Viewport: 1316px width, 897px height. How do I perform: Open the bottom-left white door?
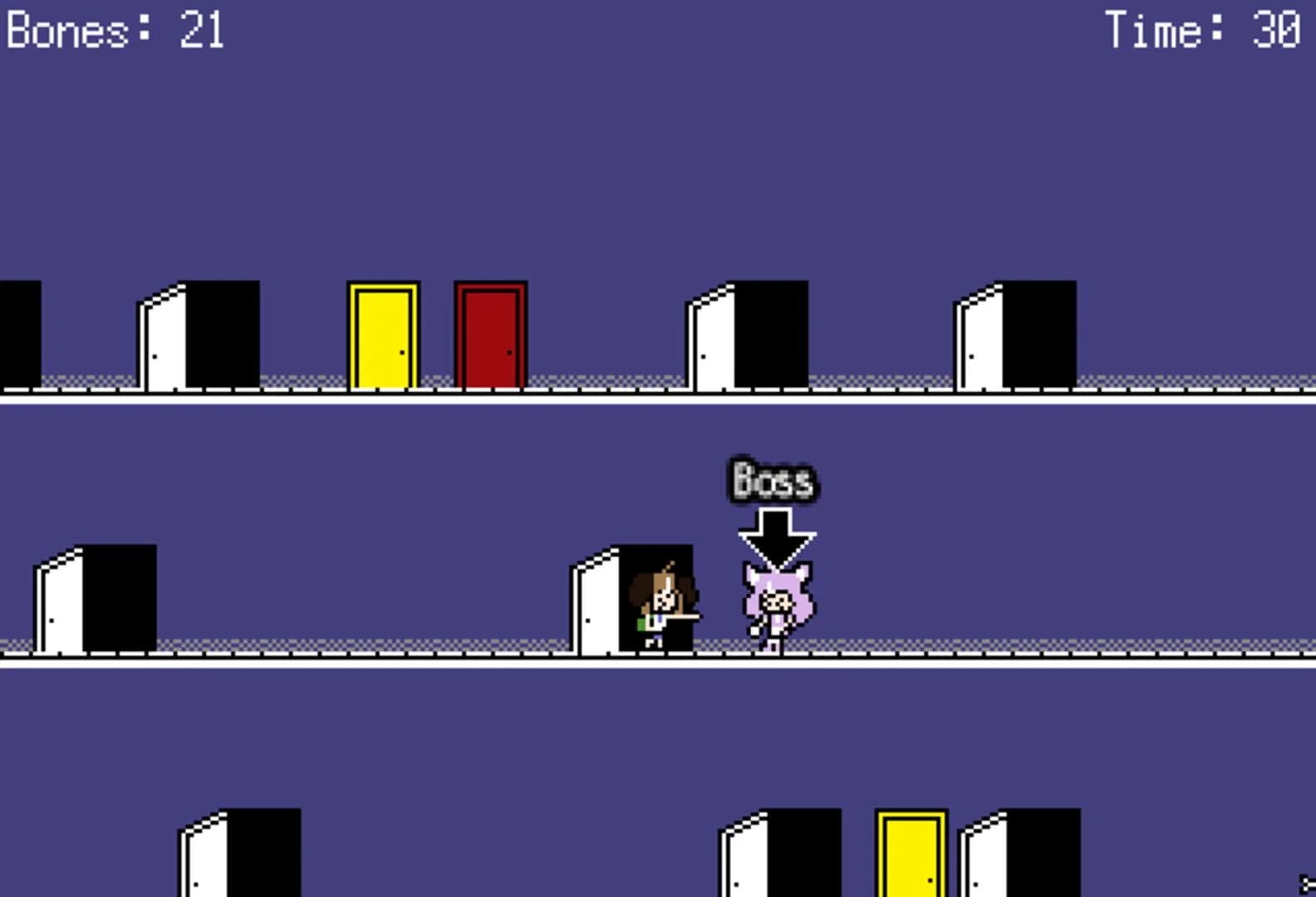(x=237, y=855)
